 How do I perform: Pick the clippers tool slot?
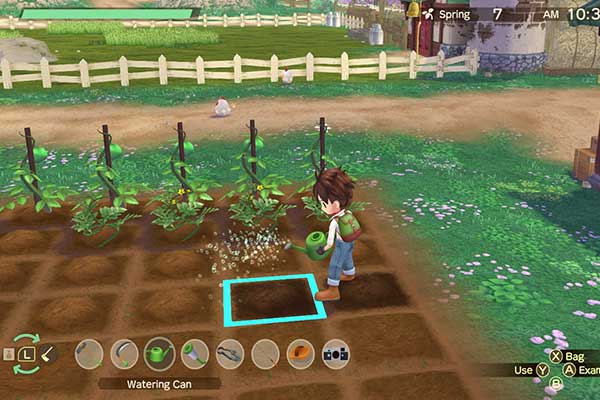(230, 353)
